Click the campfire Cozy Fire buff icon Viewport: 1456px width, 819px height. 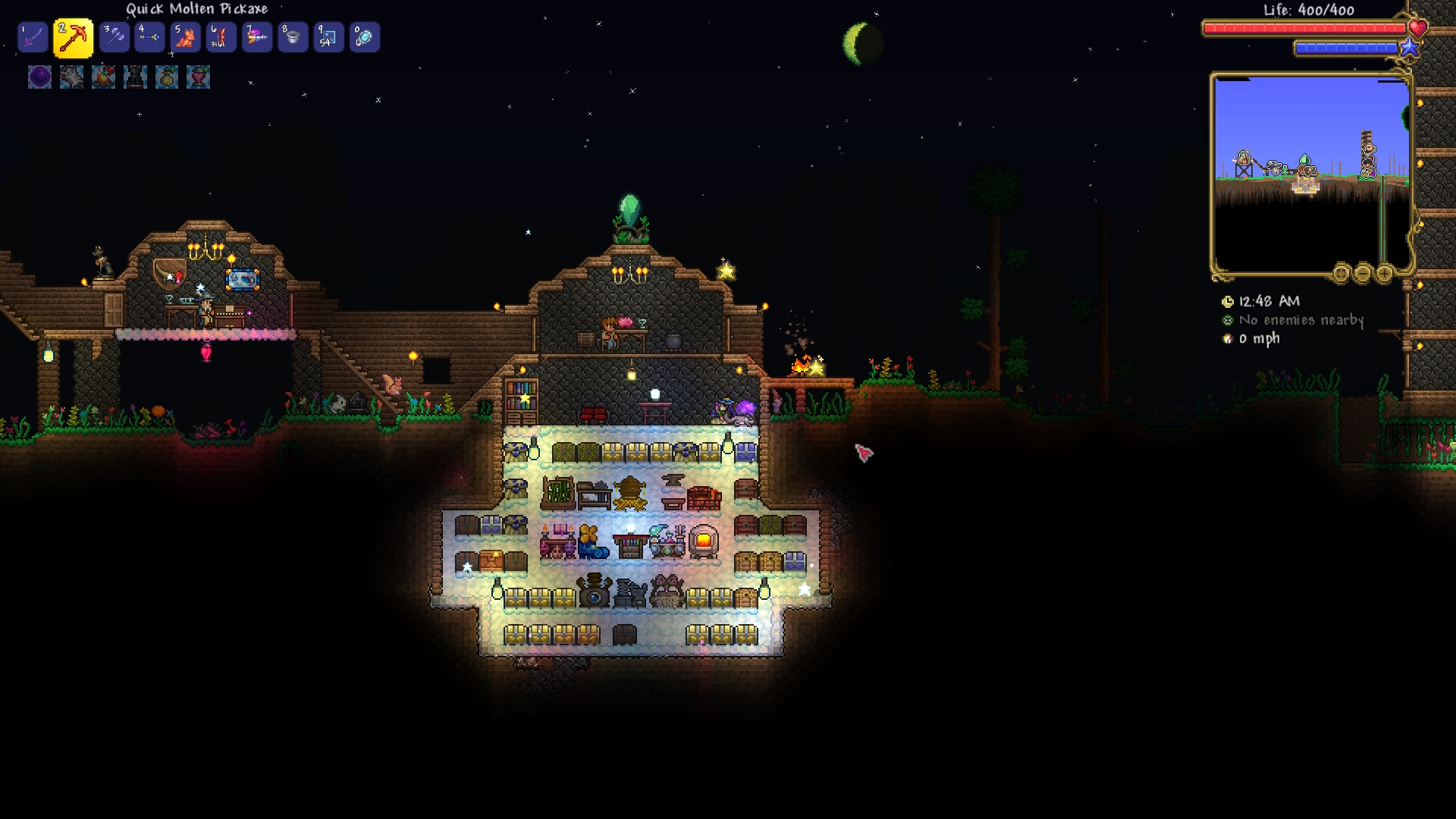tap(103, 77)
